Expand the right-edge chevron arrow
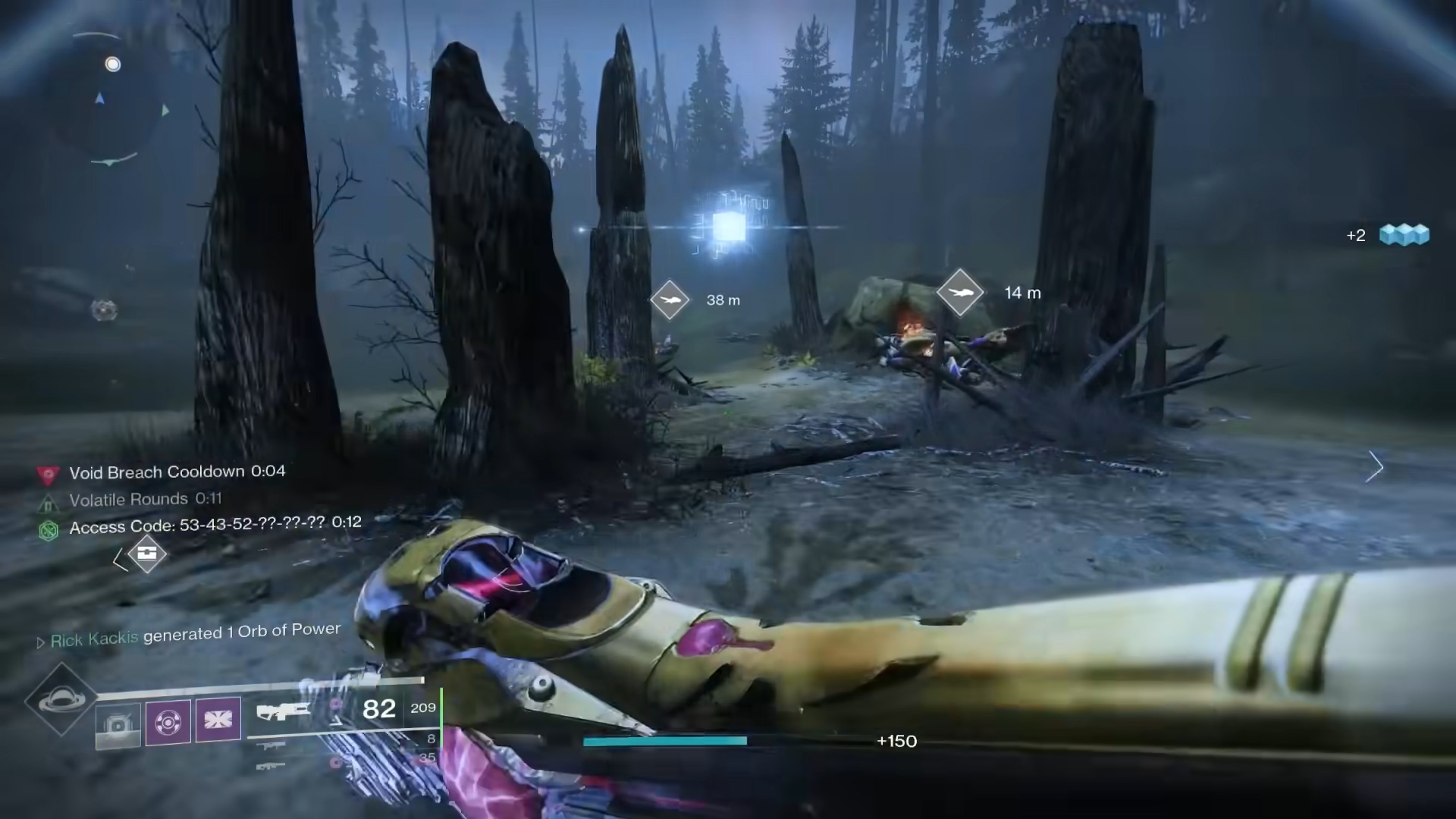The width and height of the screenshot is (1456, 819). pos(1375,467)
